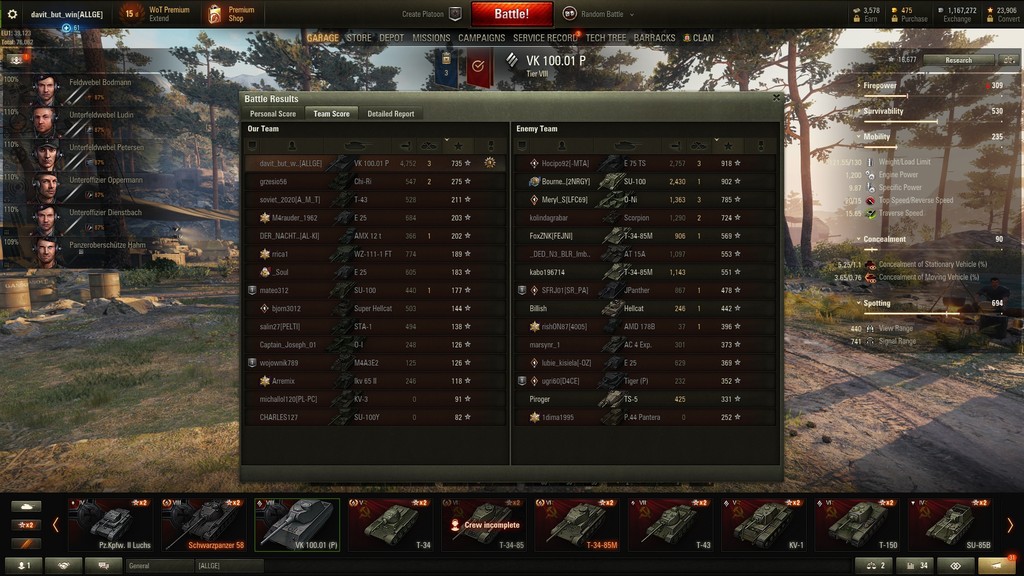Switch to the Personal Score tab
The width and height of the screenshot is (1024, 576).
pos(272,114)
